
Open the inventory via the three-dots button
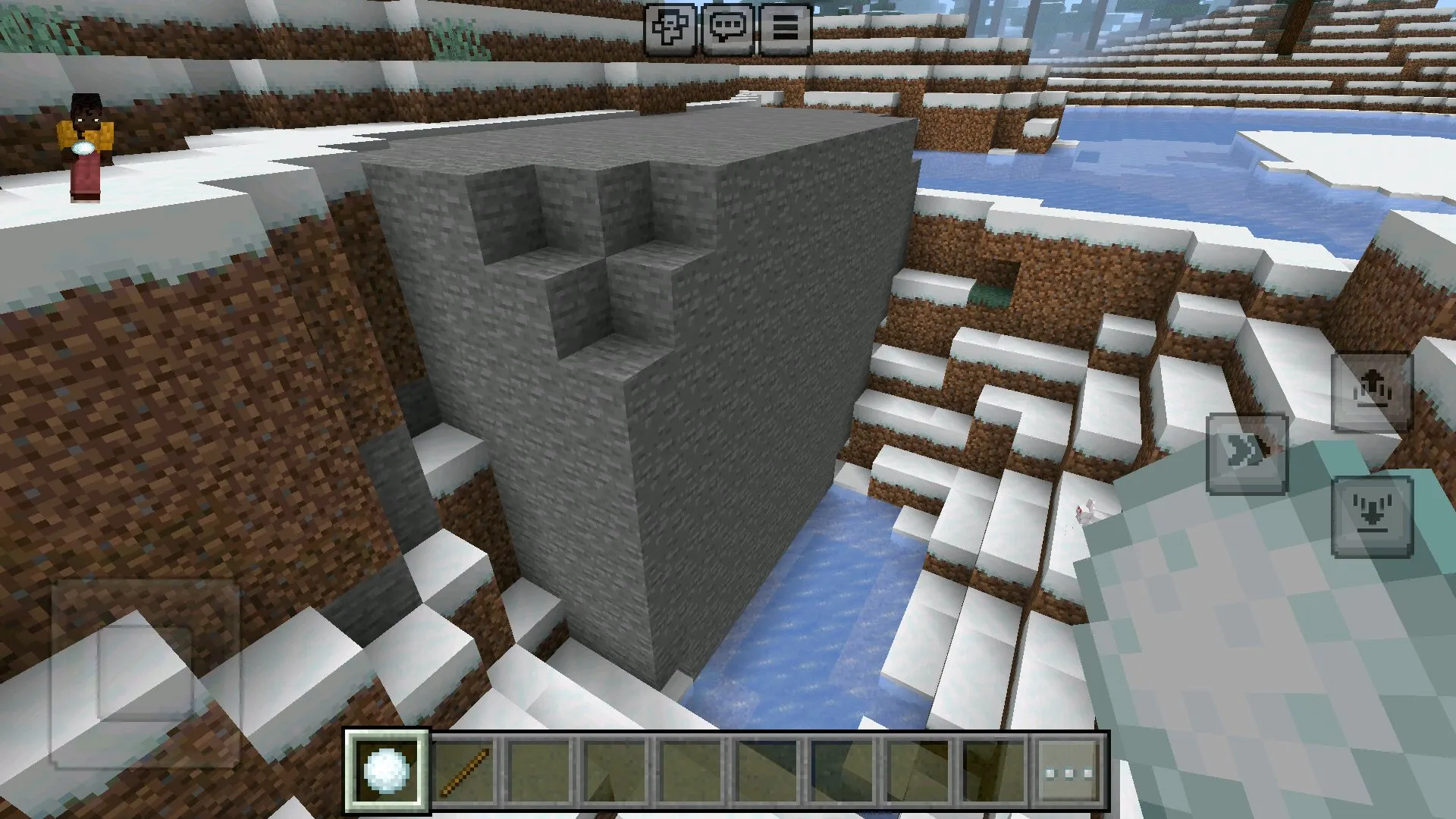pyautogui.click(x=1069, y=772)
